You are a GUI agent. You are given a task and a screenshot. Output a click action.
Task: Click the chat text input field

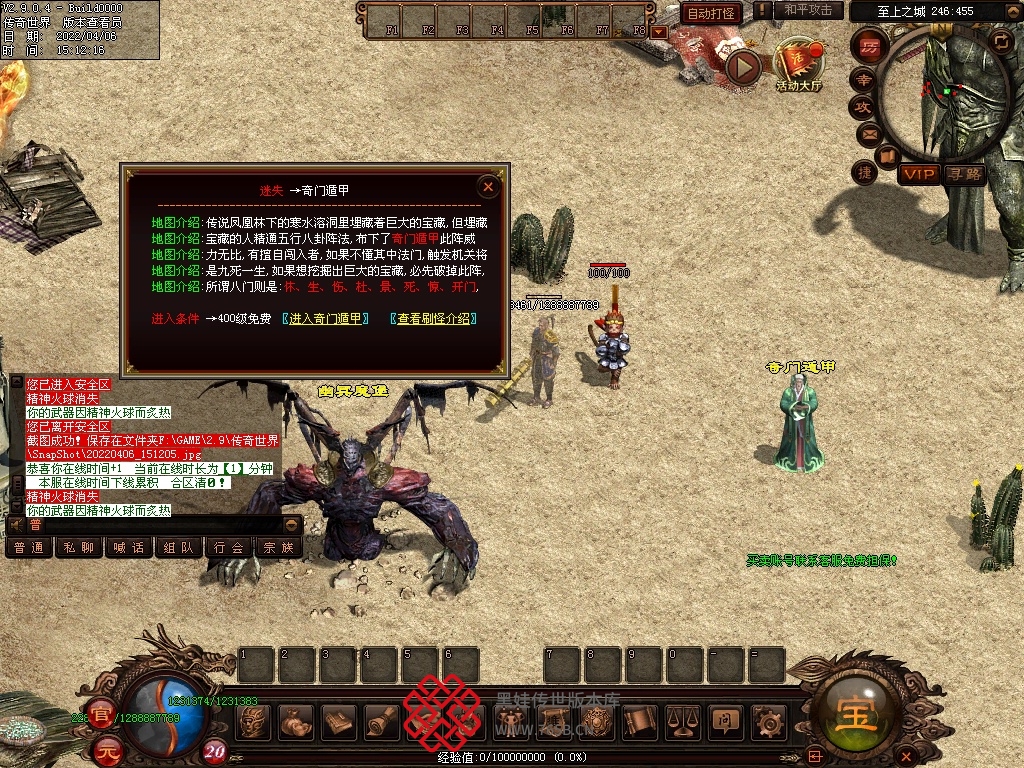click(150, 525)
